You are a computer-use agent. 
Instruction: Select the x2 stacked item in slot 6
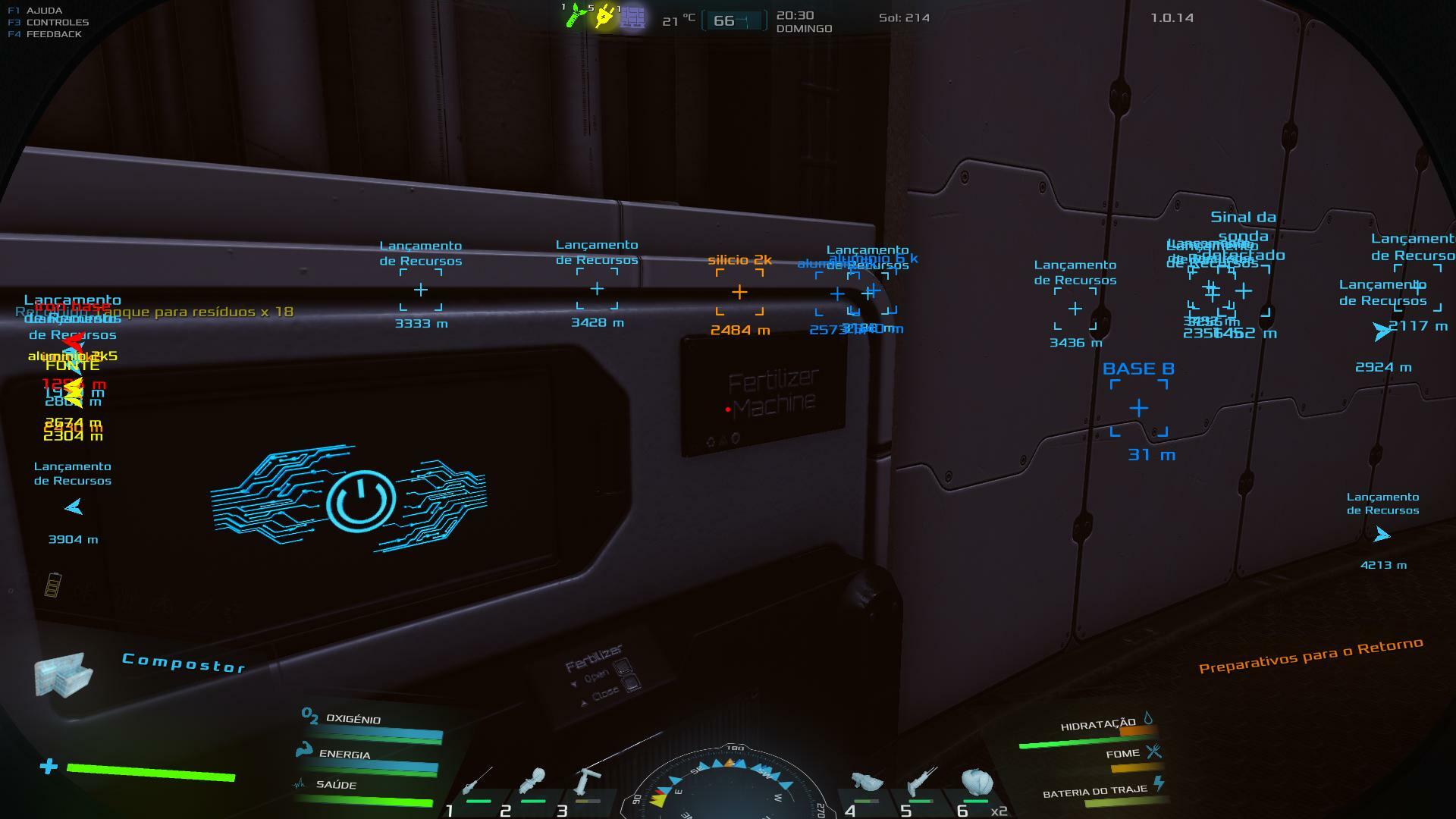click(976, 783)
